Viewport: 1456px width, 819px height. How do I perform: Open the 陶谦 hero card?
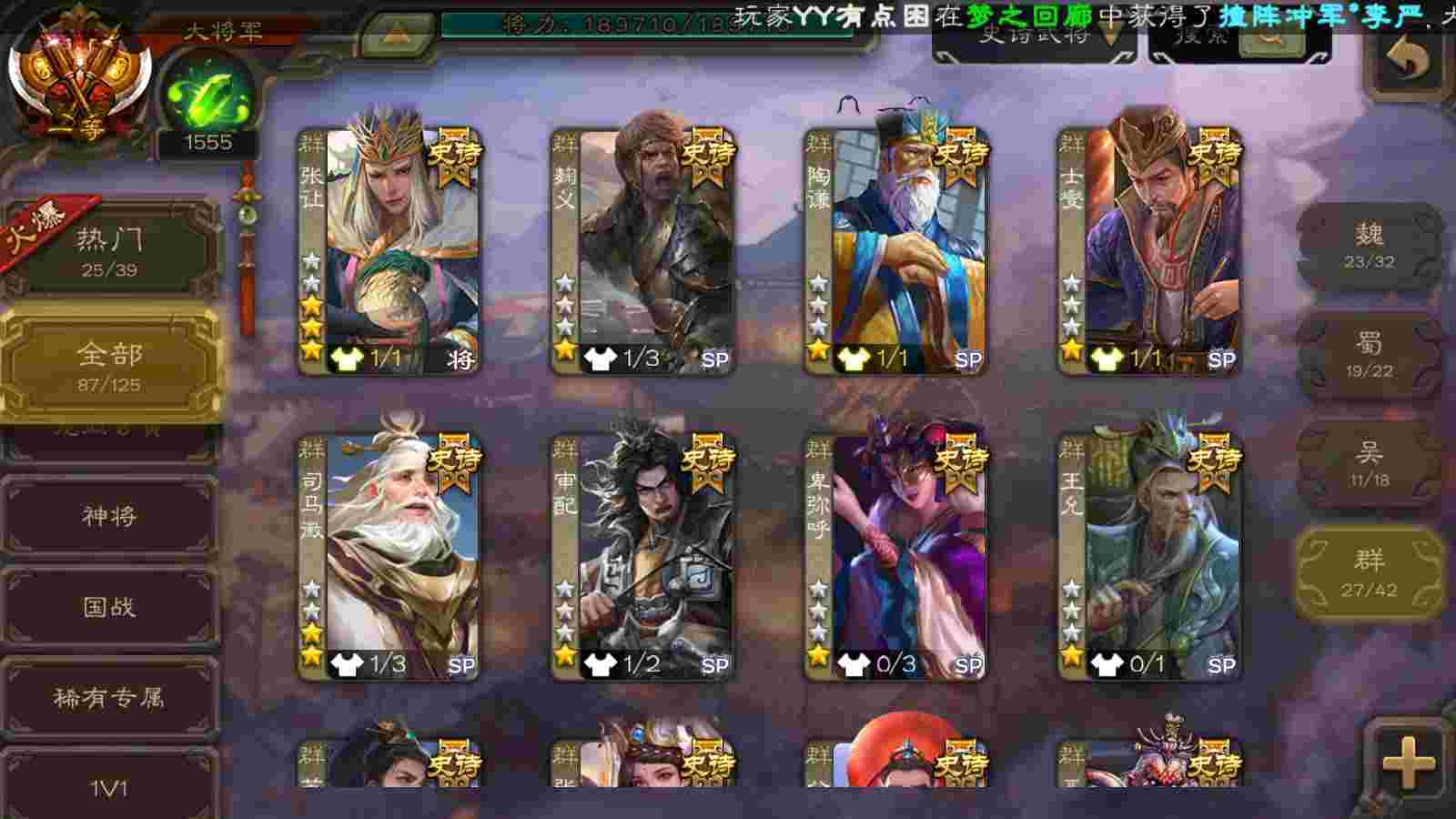coord(895,250)
